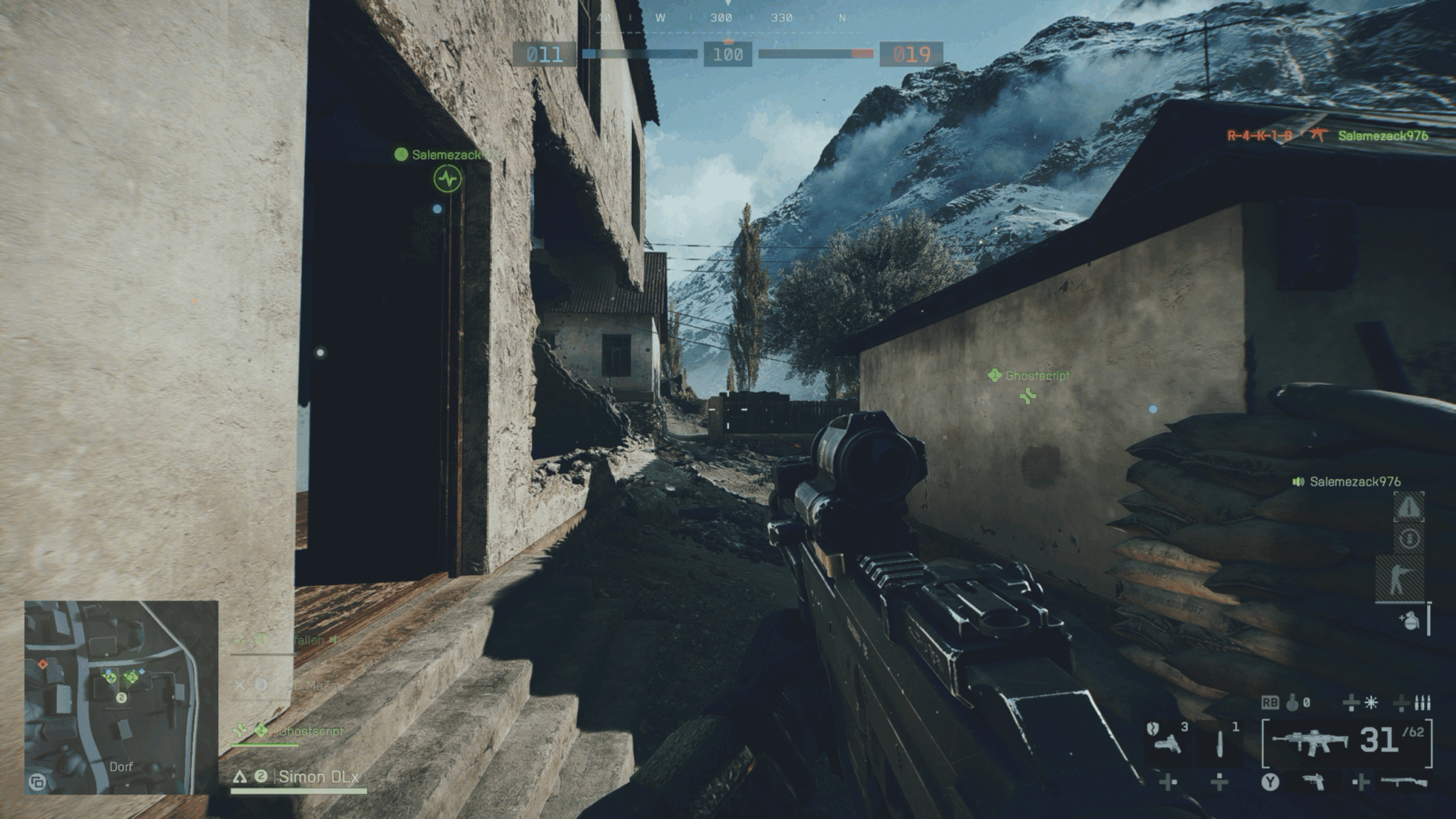Click the circular arrows status icon
This screenshot has width=1456, height=819.
[1409, 538]
